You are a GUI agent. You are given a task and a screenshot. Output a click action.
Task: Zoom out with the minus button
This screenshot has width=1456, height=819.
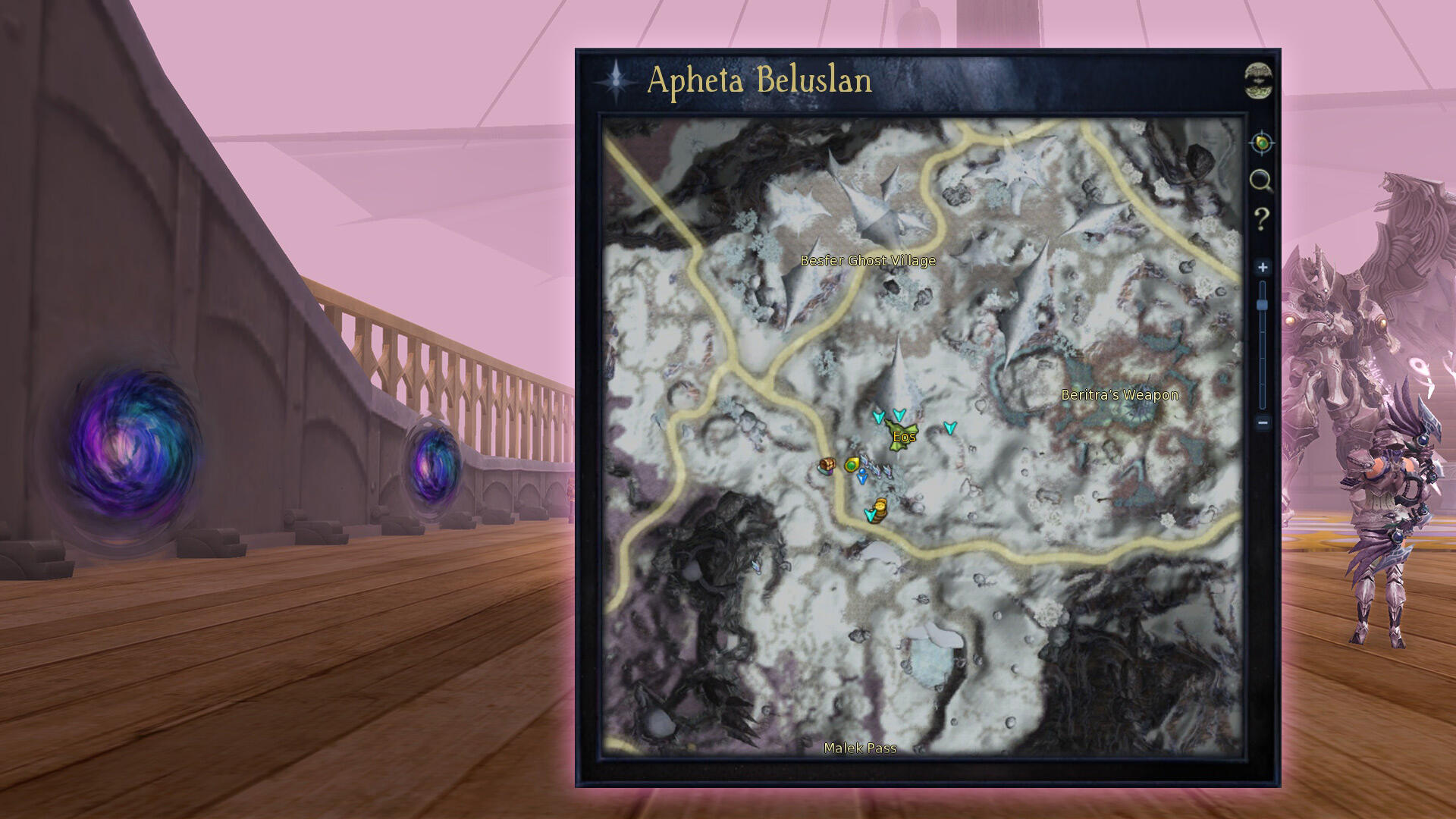1263,422
